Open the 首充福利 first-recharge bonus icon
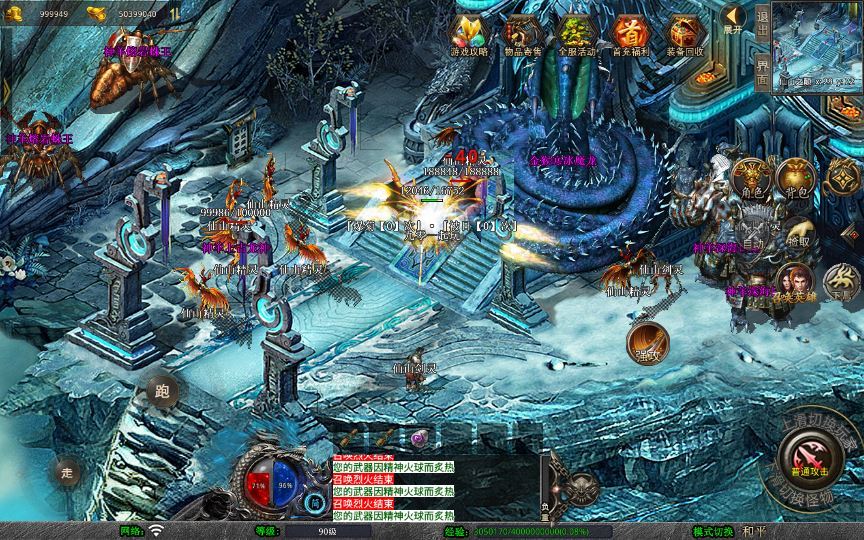864x540 pixels. tap(630, 34)
